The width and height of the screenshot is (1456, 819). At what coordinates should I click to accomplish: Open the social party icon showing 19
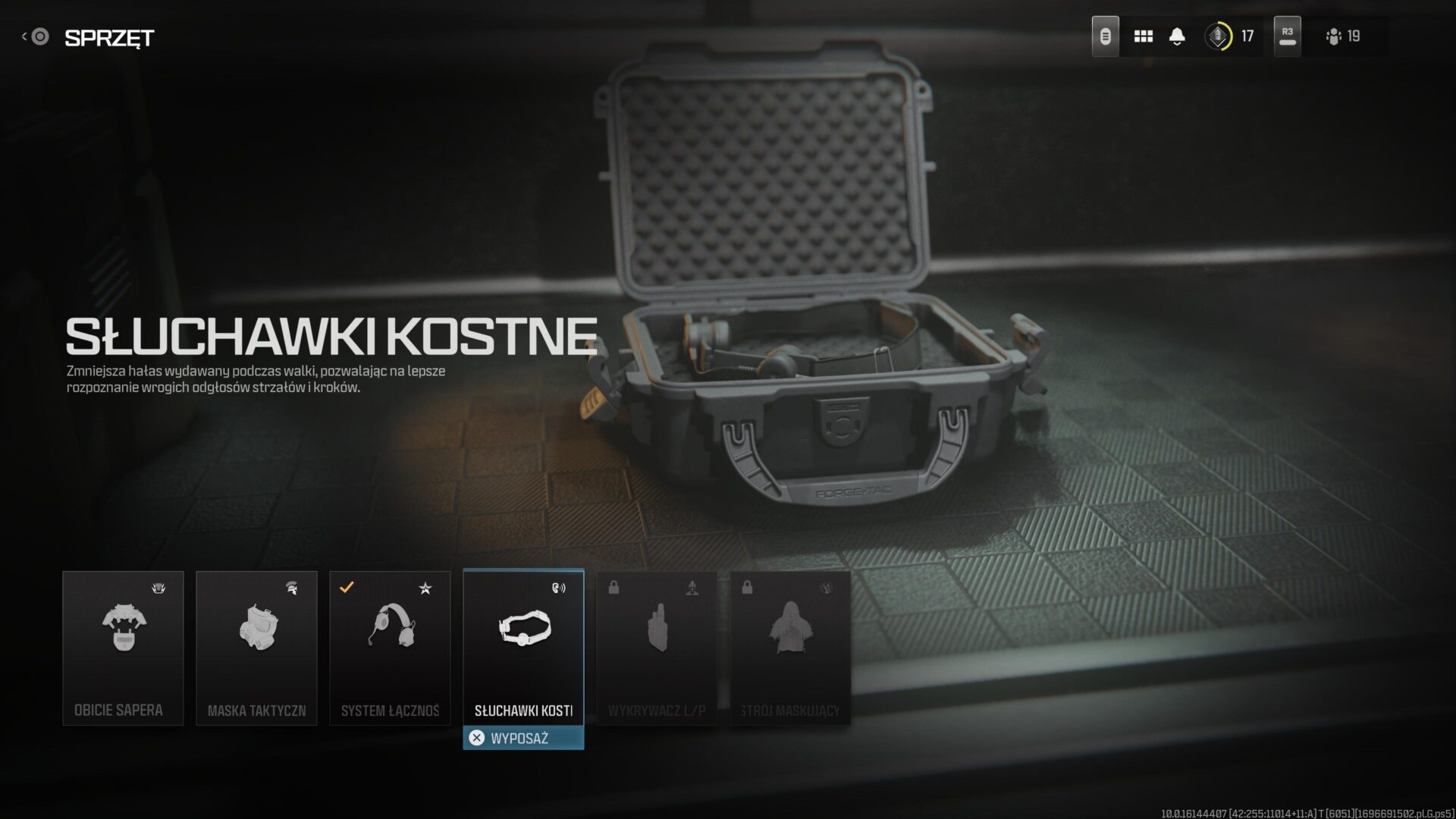[x=1343, y=36]
